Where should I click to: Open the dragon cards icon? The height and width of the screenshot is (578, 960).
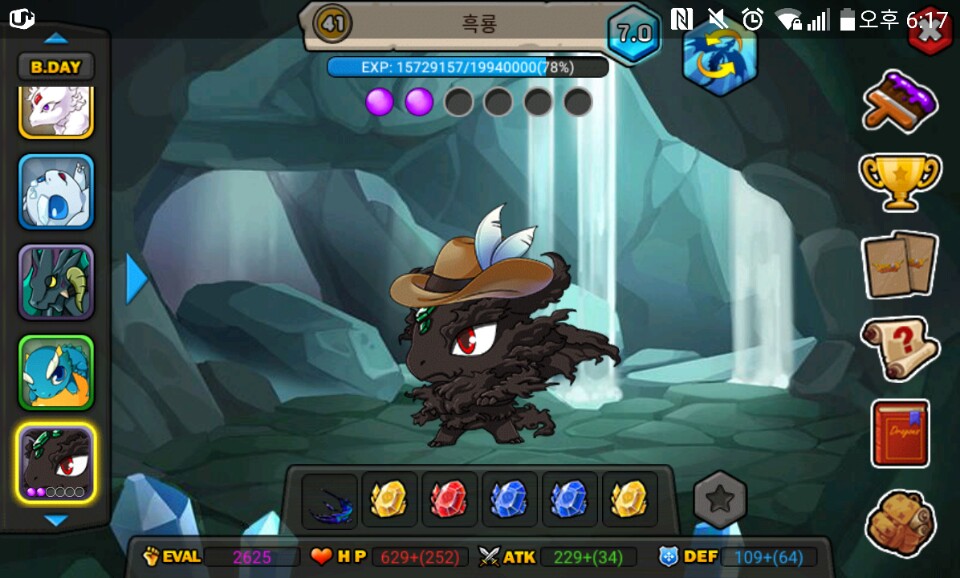[x=899, y=264]
